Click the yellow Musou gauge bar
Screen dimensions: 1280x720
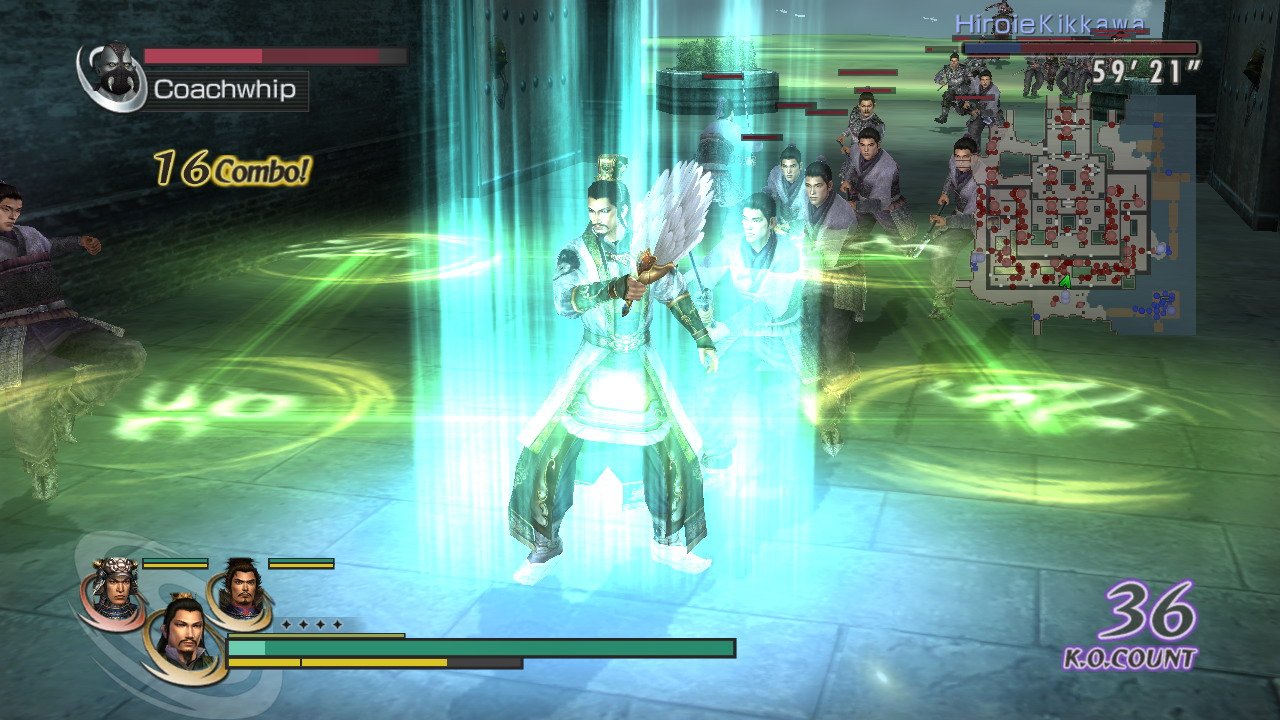pyautogui.click(x=340, y=661)
